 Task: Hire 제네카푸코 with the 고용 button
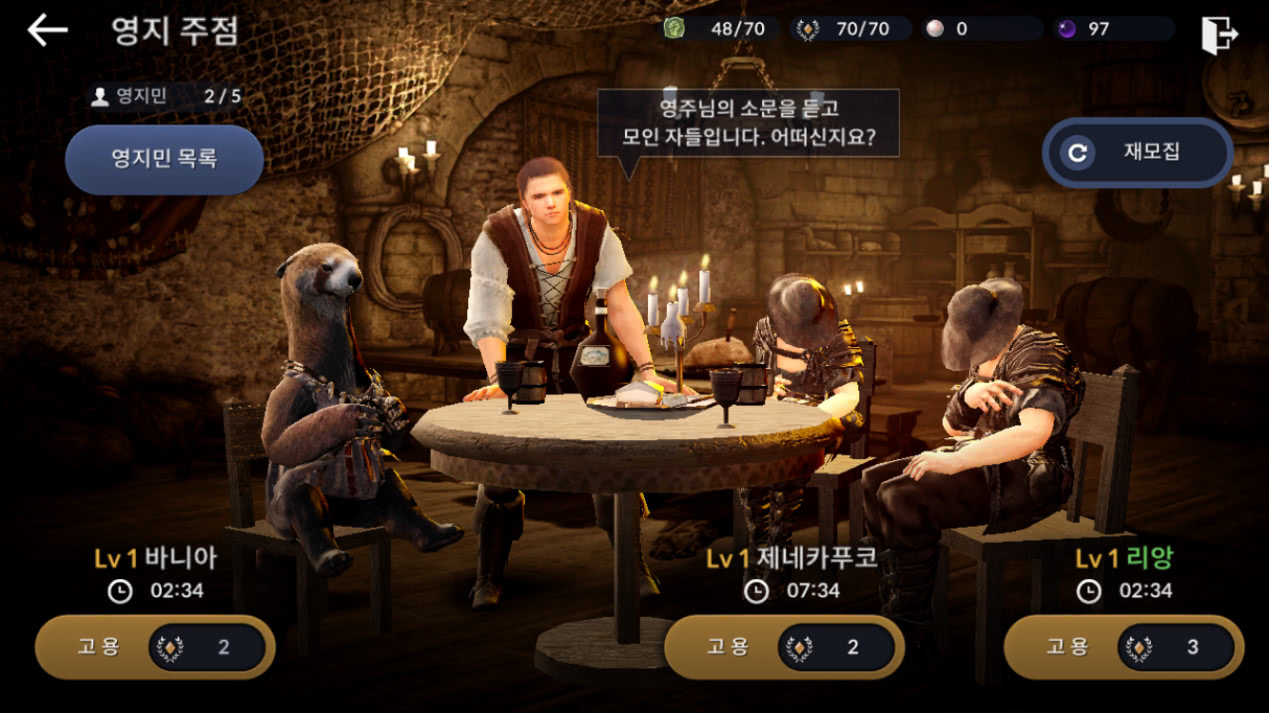(x=784, y=647)
